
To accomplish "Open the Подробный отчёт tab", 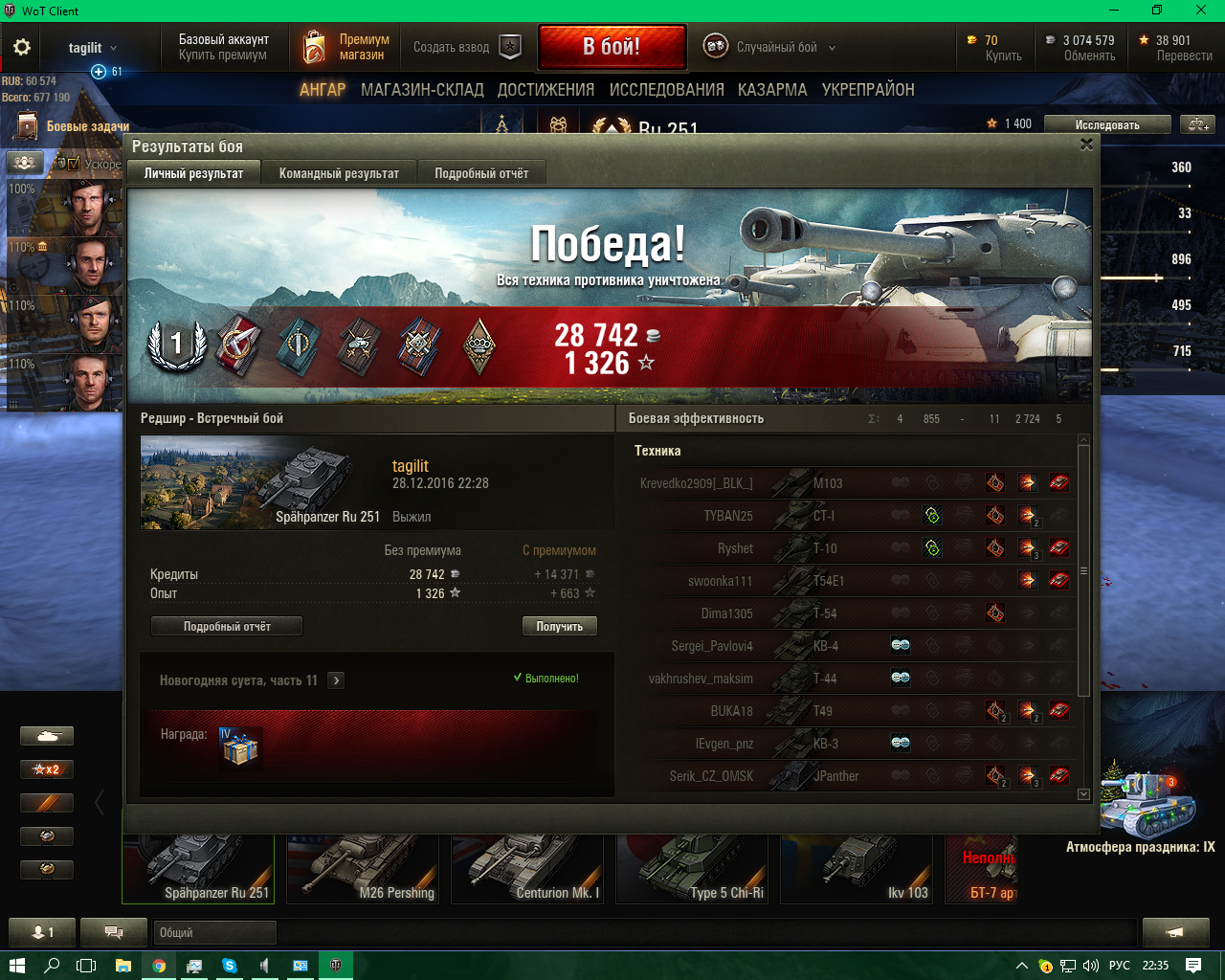I will click(x=481, y=173).
